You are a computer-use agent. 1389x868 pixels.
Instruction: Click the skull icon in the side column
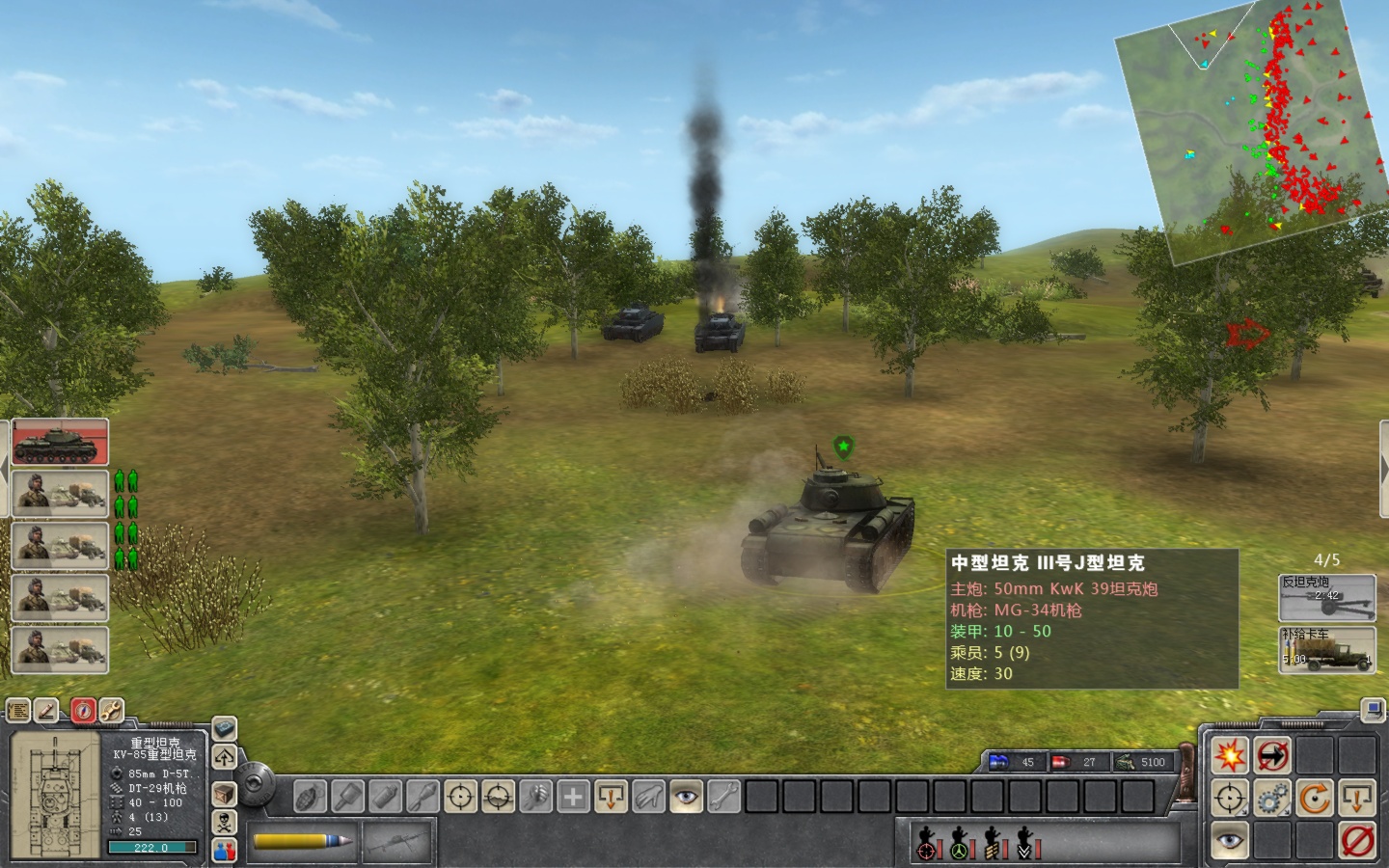(x=224, y=820)
